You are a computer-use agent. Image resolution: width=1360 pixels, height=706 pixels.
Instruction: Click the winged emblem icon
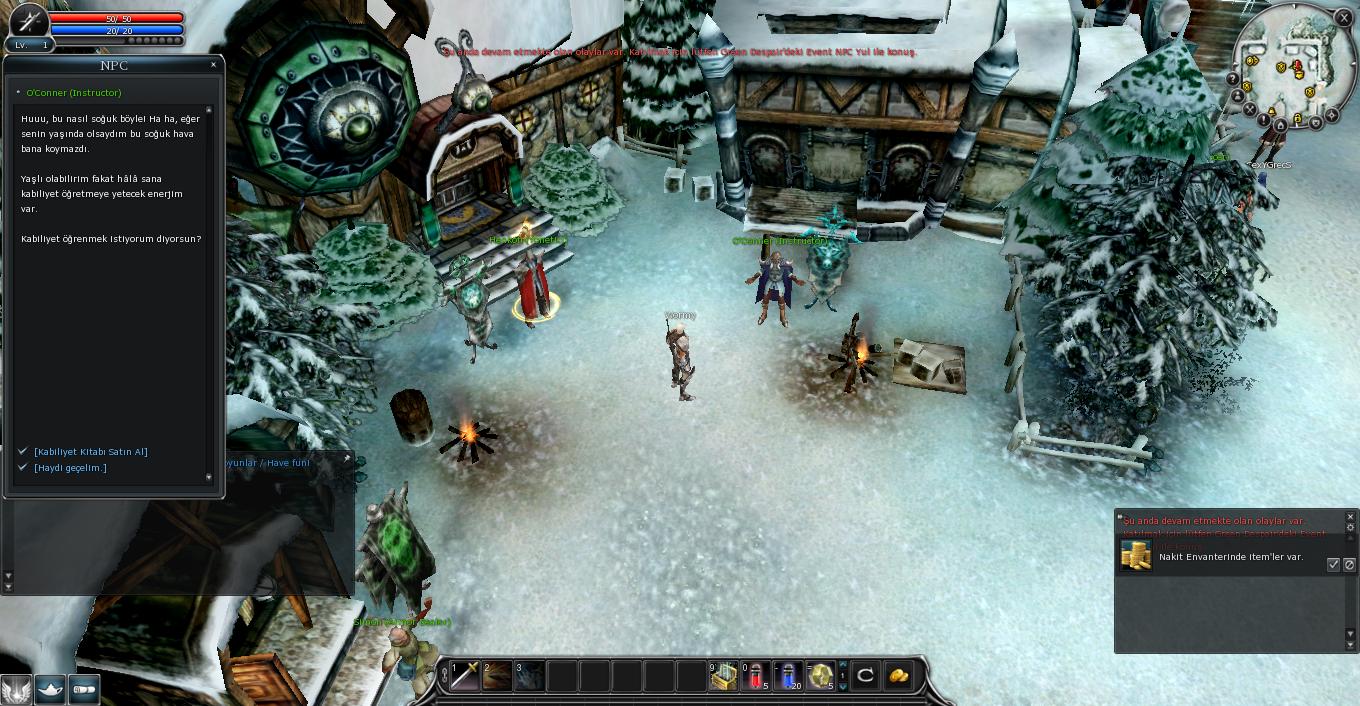(x=16, y=689)
